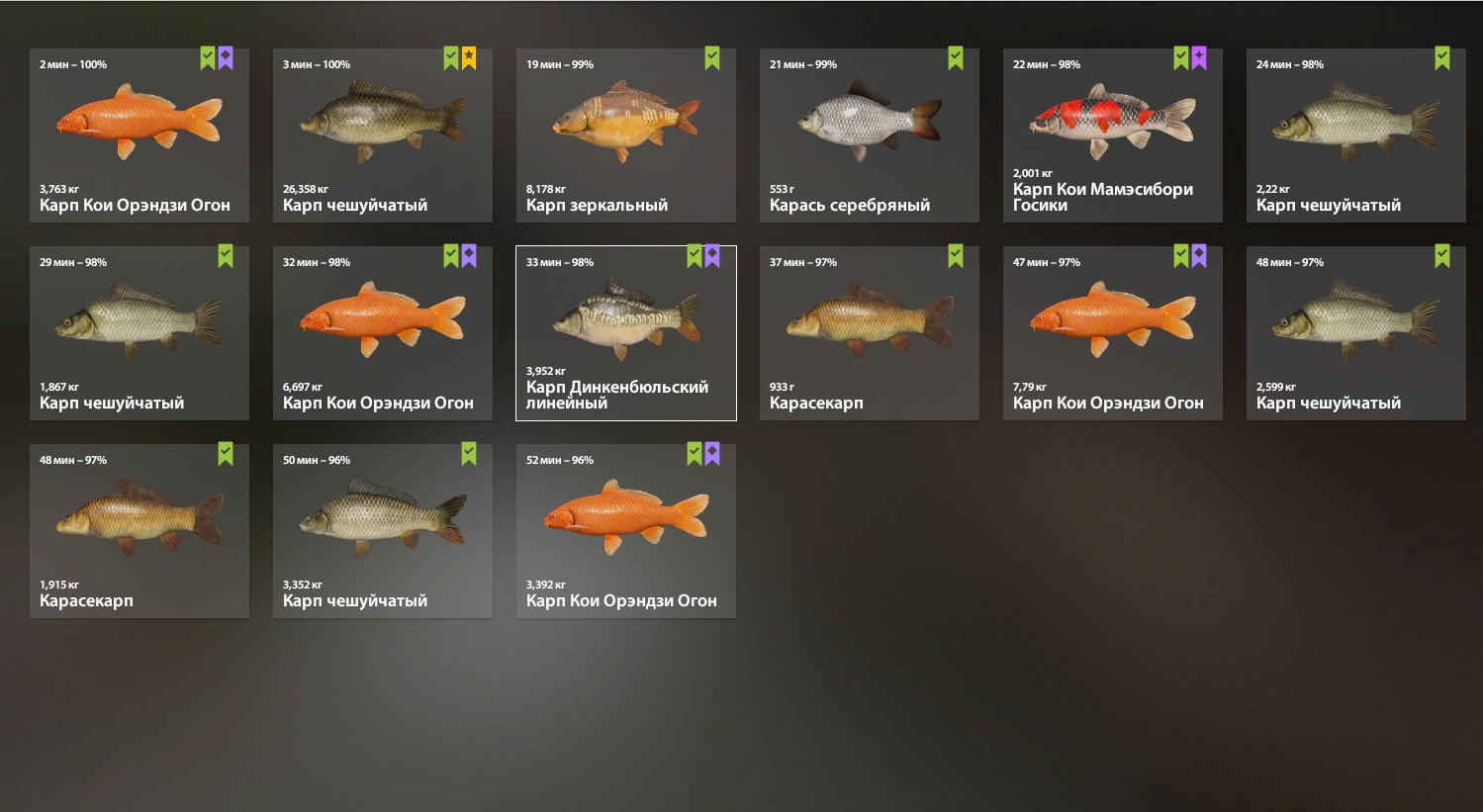Open the 6,697 кг Карп Кои Орэндзи Огон card
This screenshot has width=1483, height=812.
click(x=383, y=333)
